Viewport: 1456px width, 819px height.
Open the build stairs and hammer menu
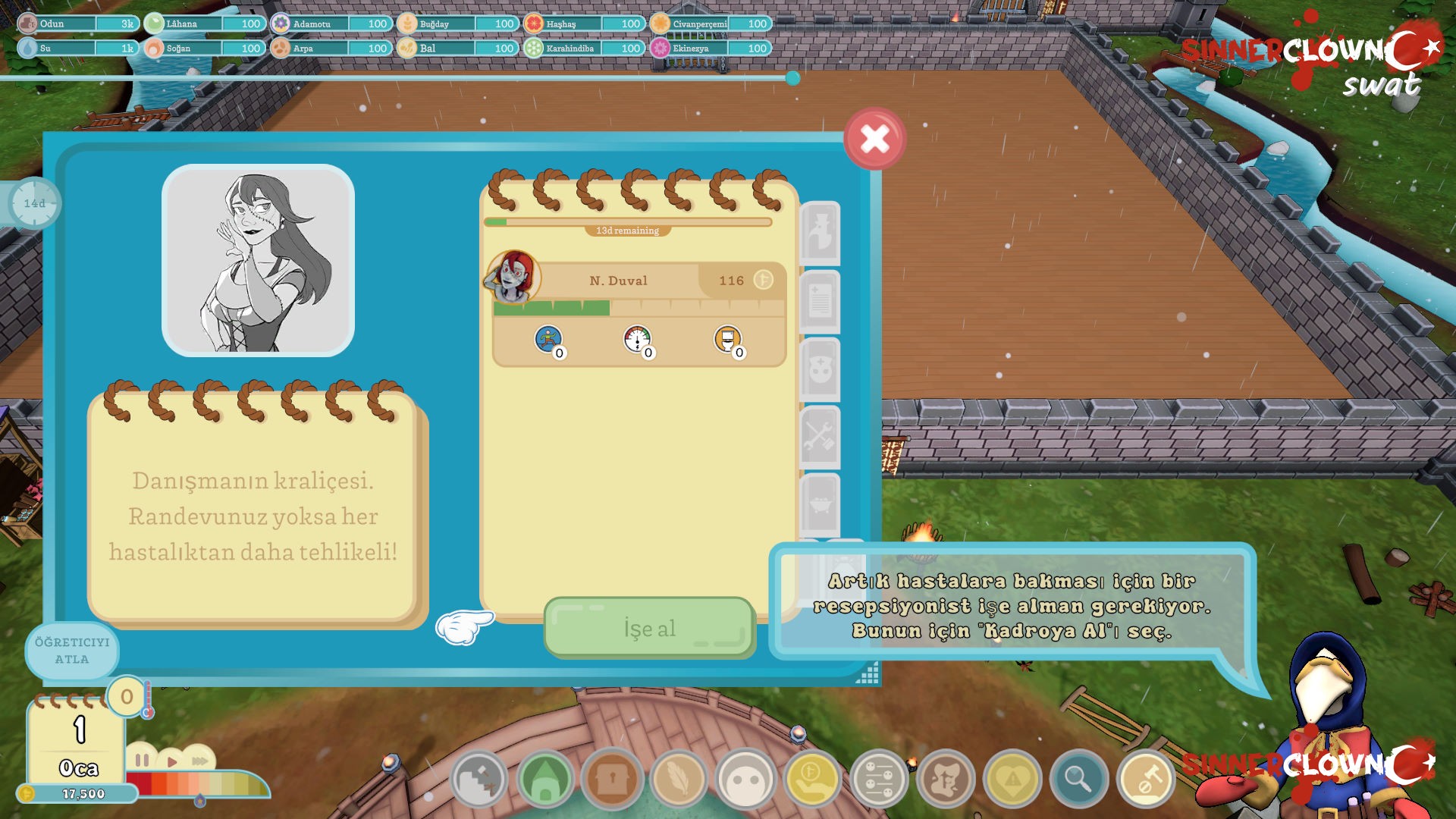click(479, 779)
